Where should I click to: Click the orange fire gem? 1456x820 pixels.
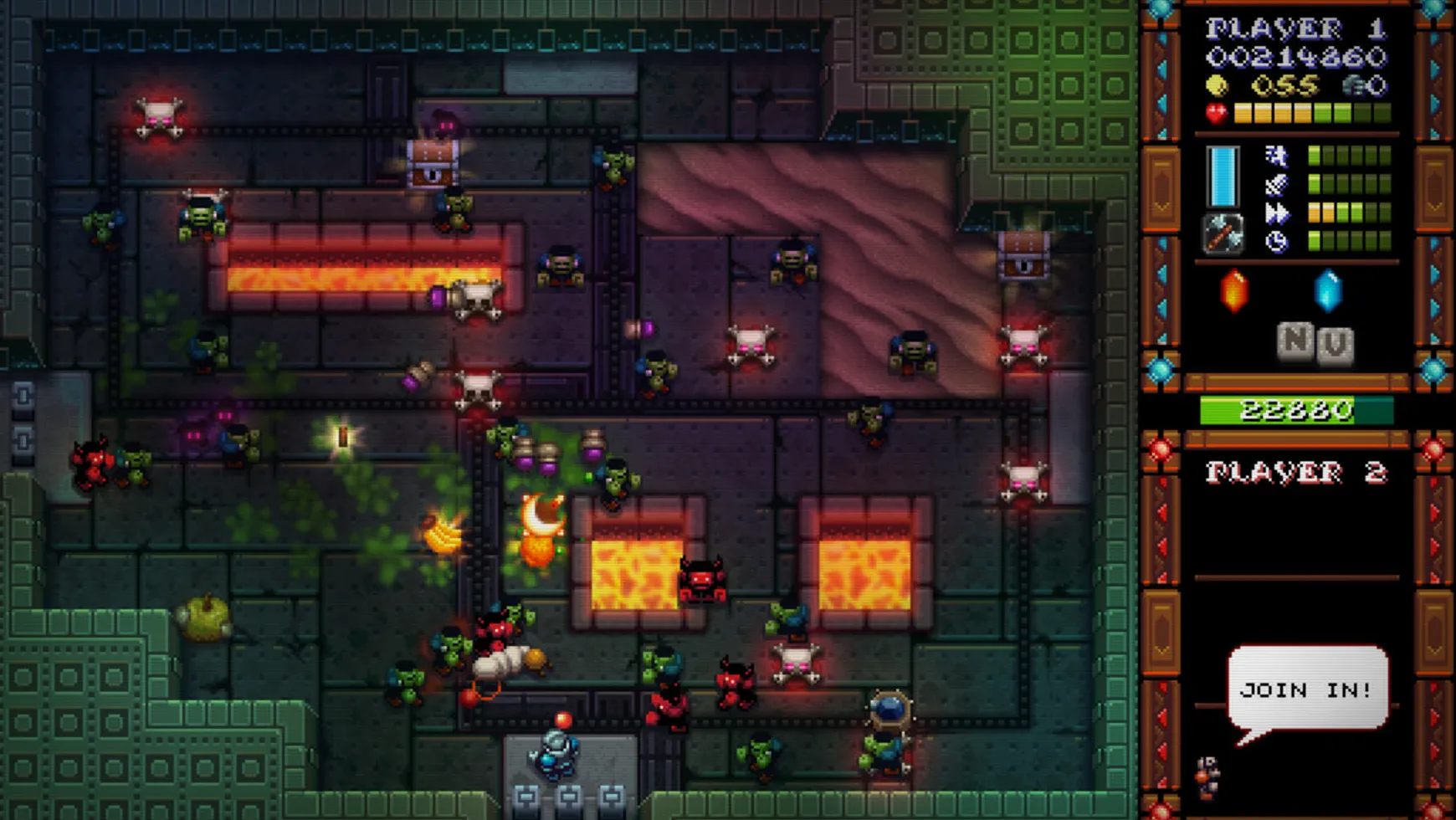tap(1234, 291)
